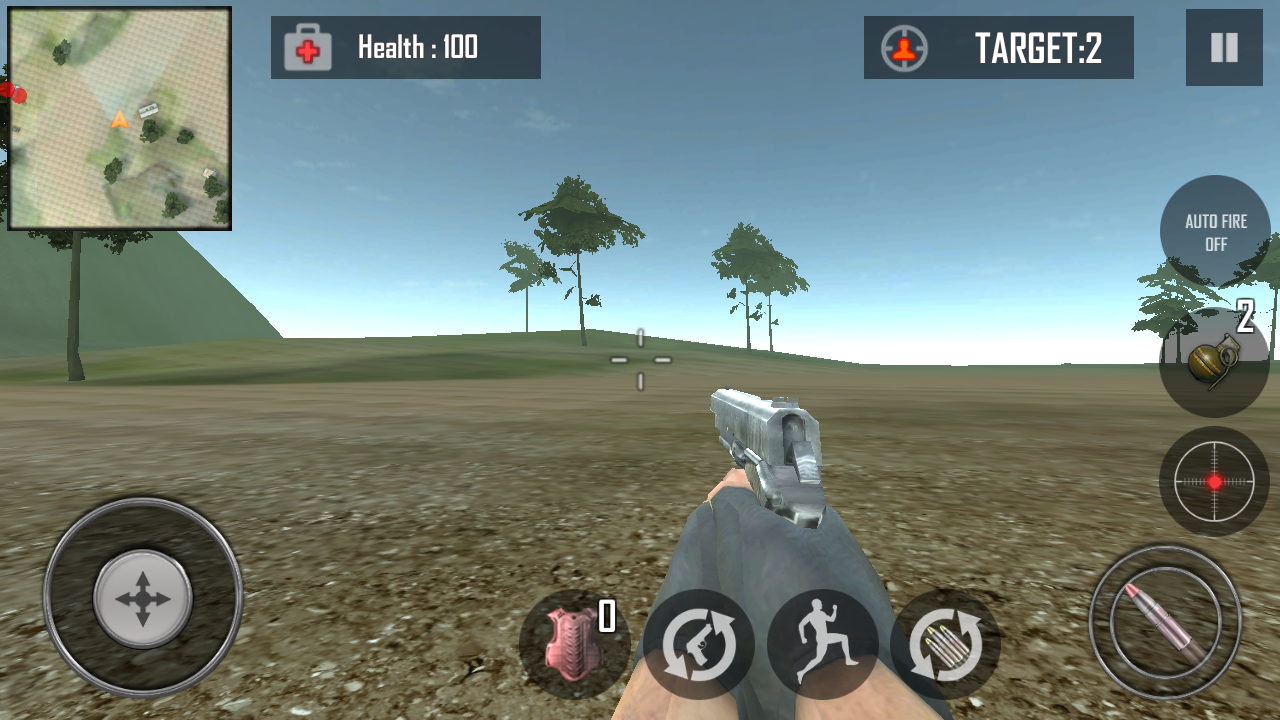
Task: Switch weapon using the pistol swap icon
Action: pyautogui.click(x=698, y=645)
